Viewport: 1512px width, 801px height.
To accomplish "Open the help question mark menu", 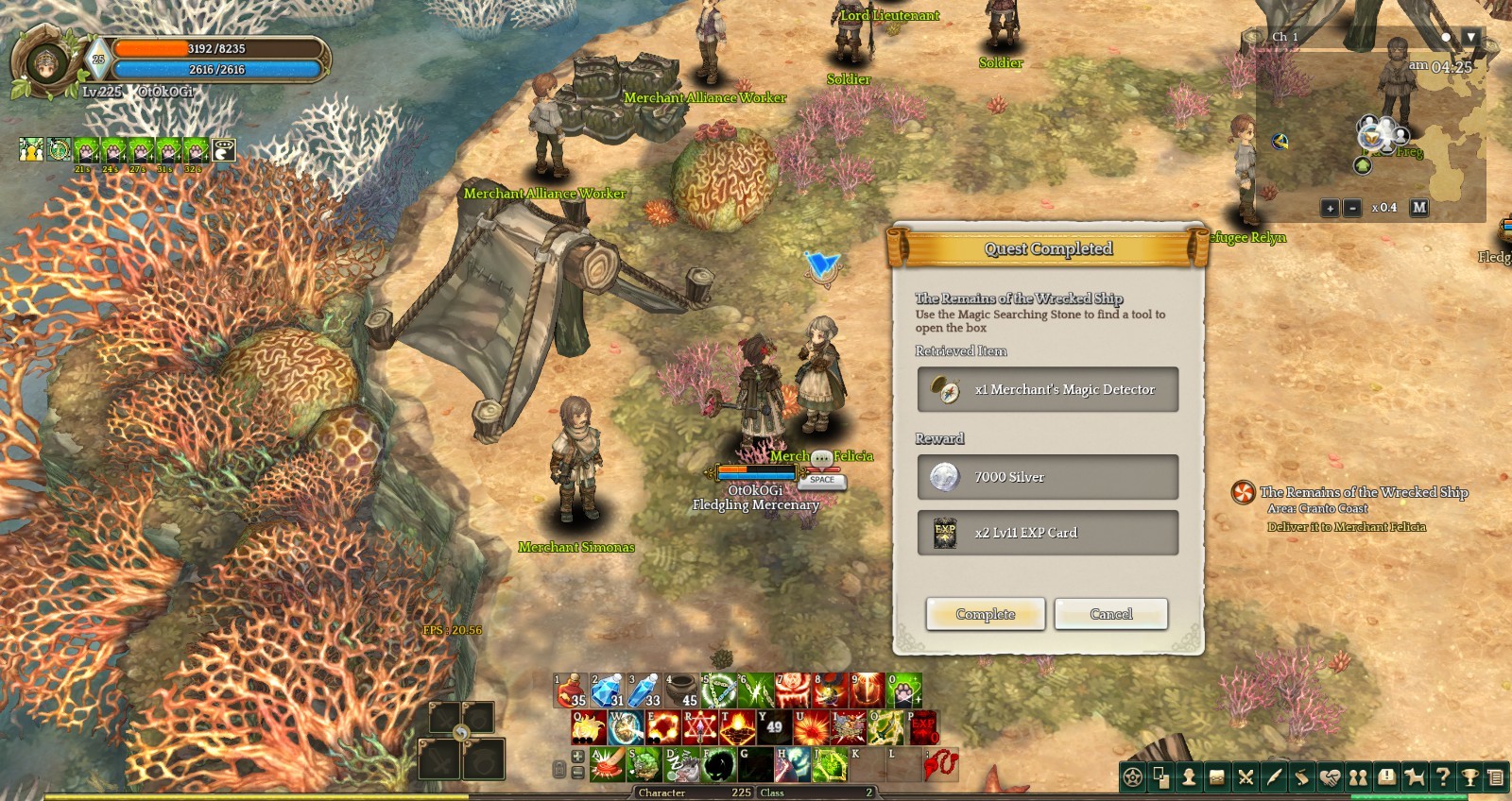I will tap(1442, 777).
